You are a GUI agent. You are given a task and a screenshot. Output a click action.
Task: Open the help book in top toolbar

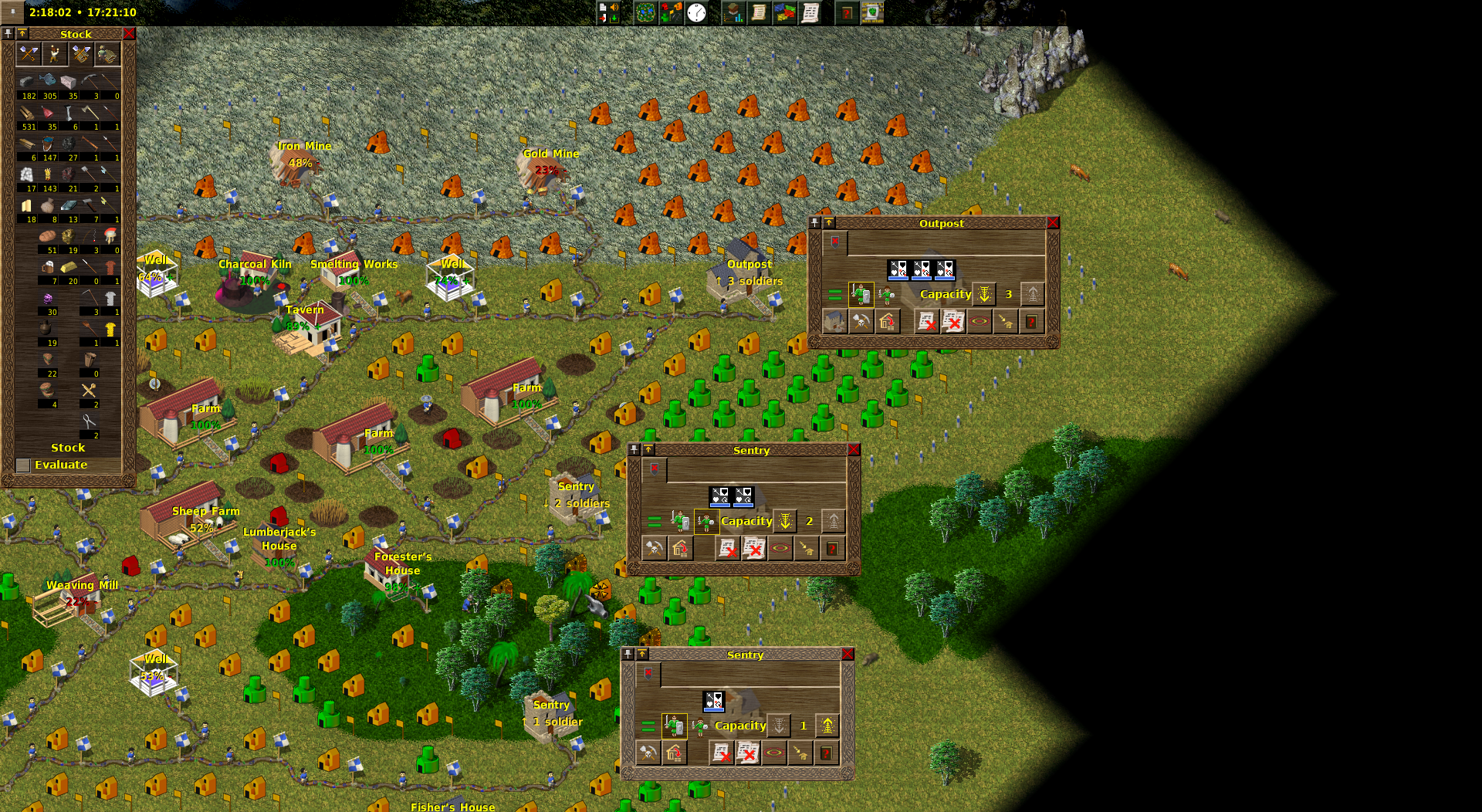click(x=847, y=12)
